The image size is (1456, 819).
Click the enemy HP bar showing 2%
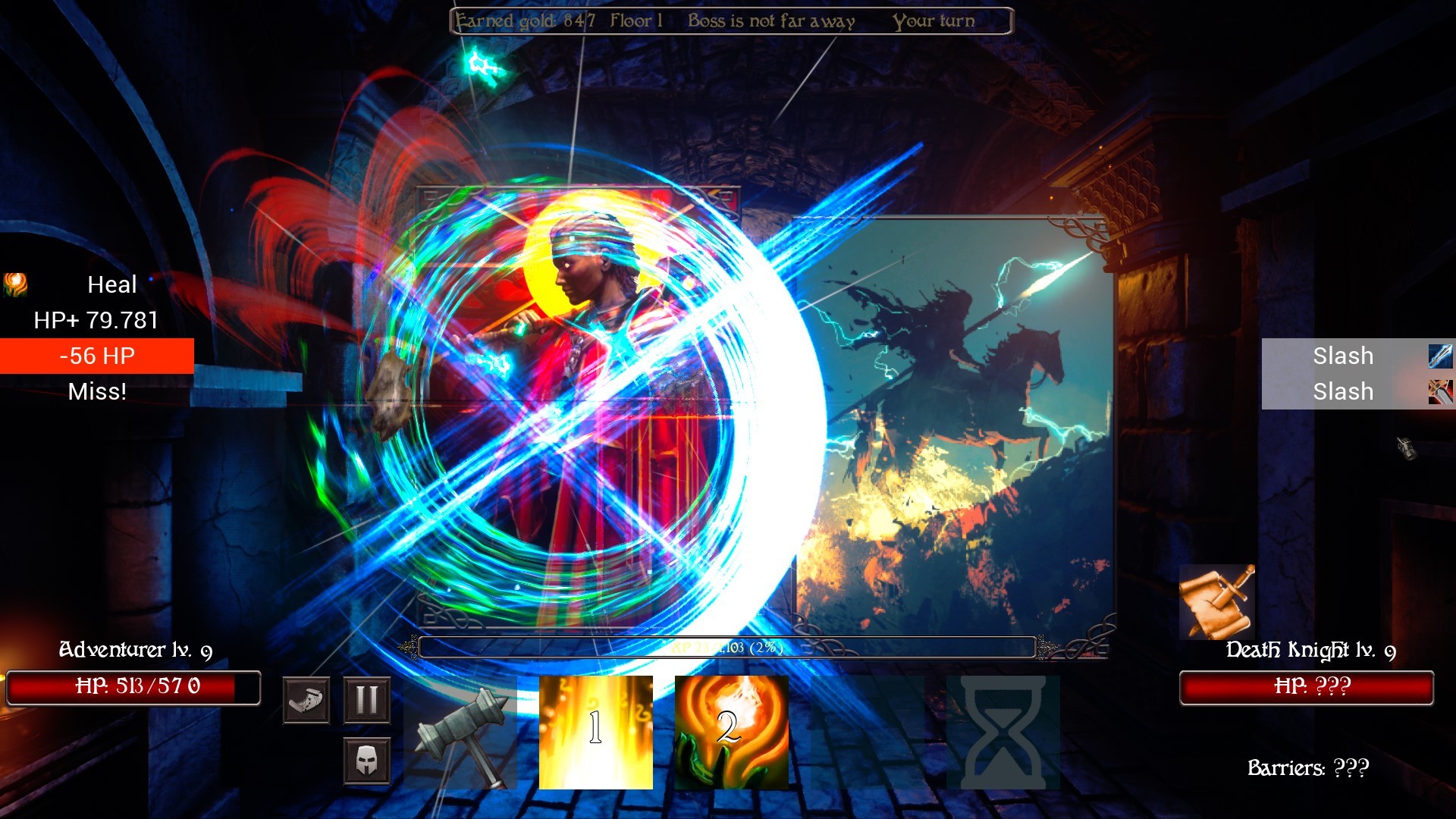tap(728, 648)
